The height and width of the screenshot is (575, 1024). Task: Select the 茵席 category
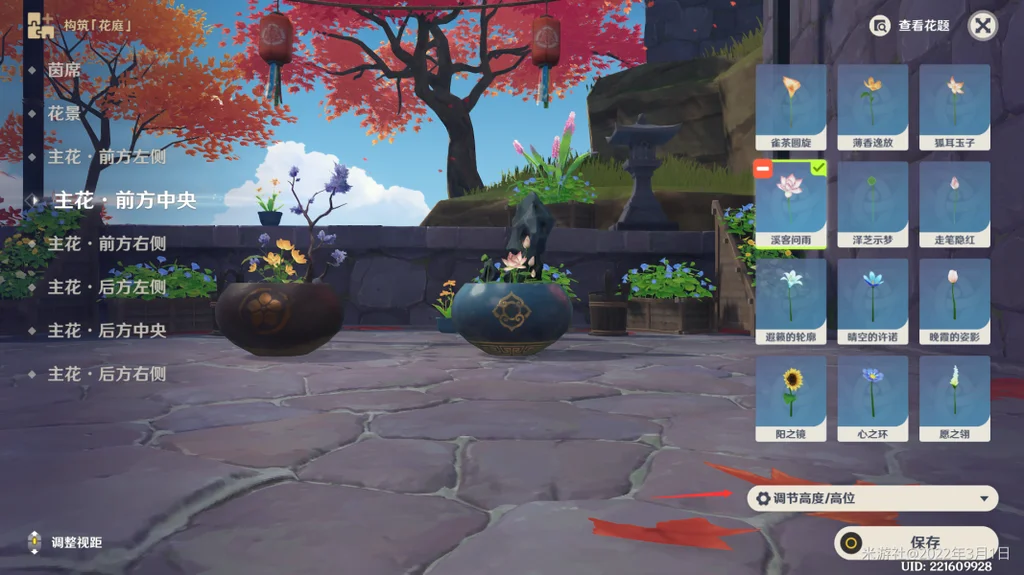(64, 70)
